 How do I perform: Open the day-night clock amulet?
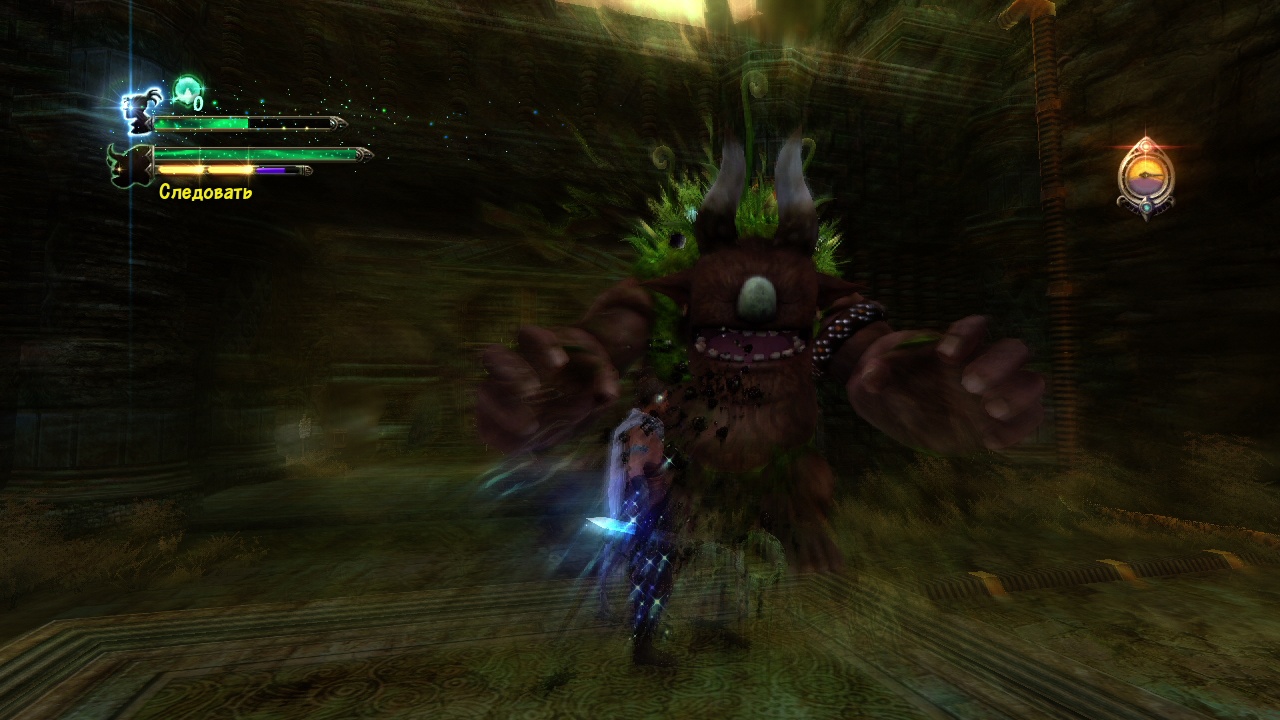[x=1145, y=176]
